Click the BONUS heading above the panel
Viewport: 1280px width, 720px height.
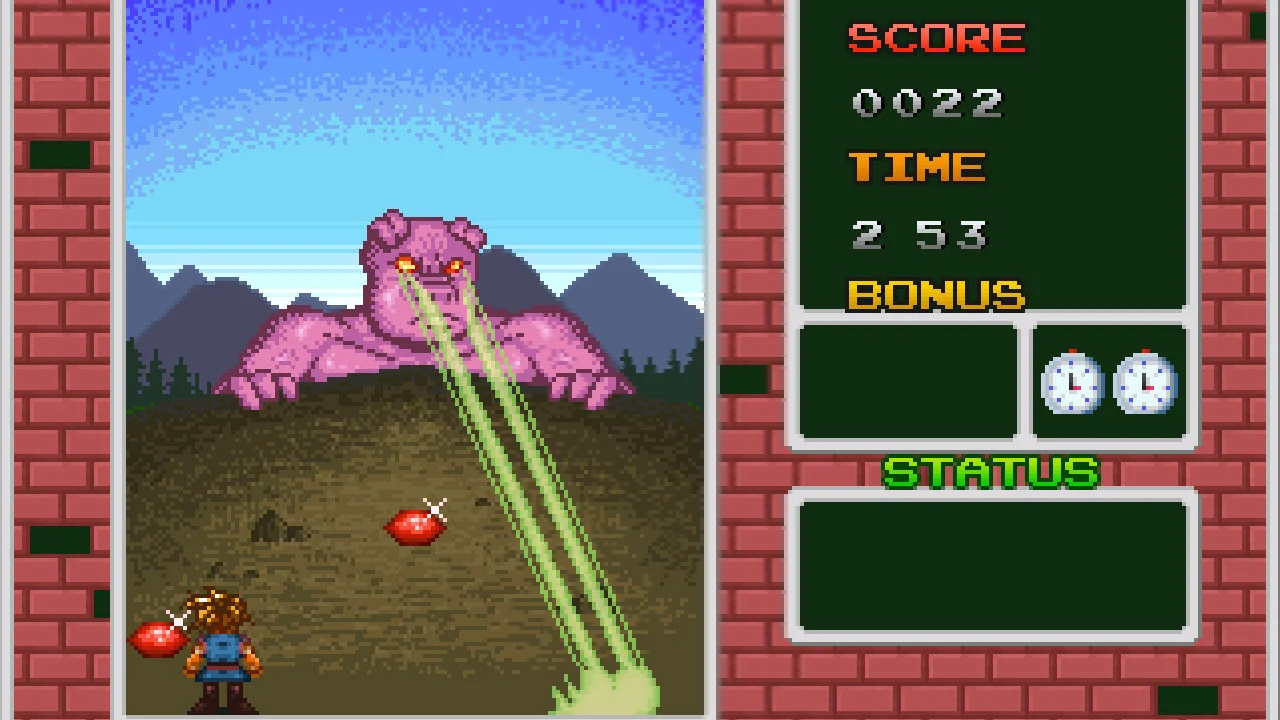coord(935,296)
